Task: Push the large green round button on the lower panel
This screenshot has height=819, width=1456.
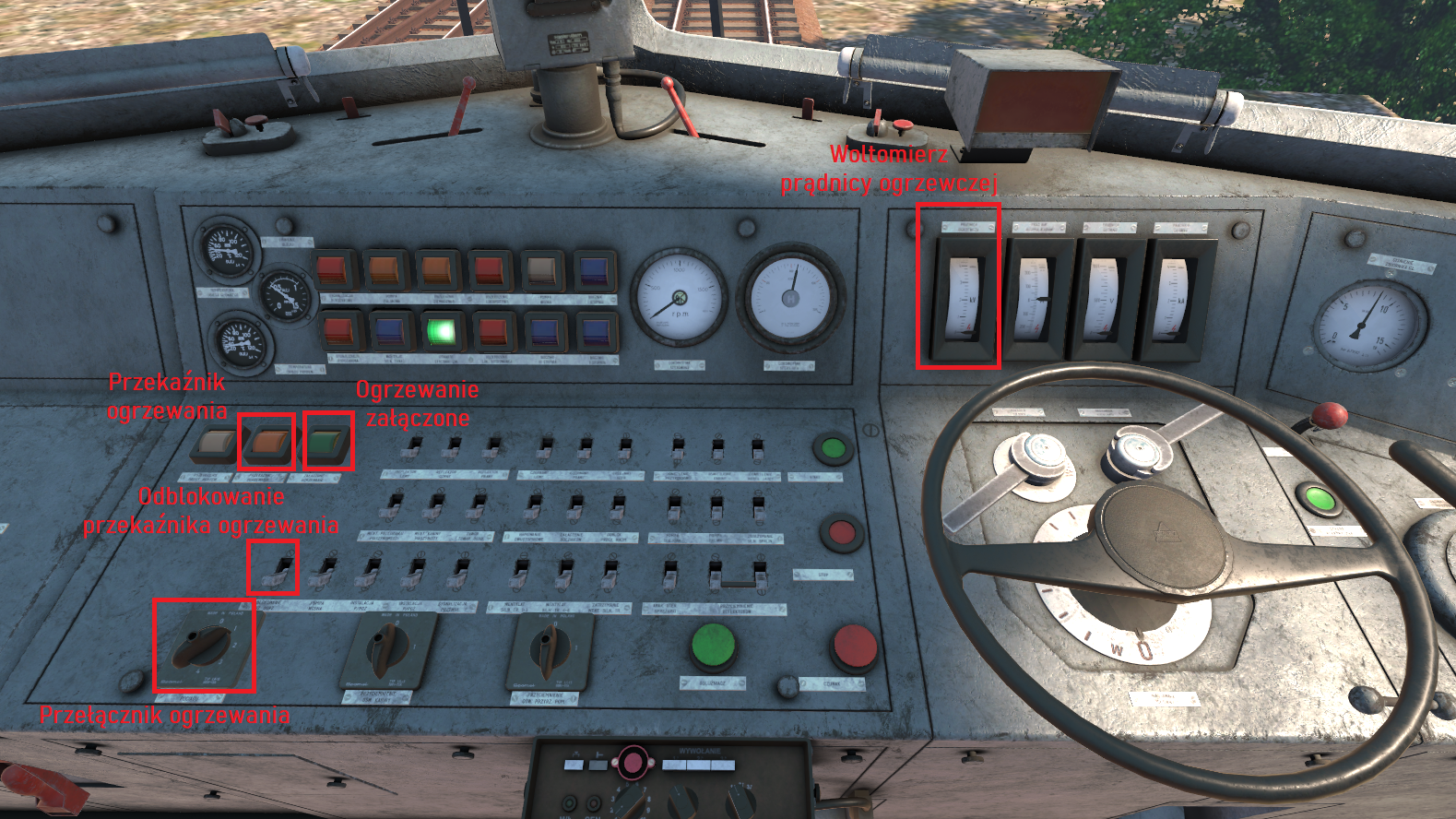Action: [x=713, y=645]
